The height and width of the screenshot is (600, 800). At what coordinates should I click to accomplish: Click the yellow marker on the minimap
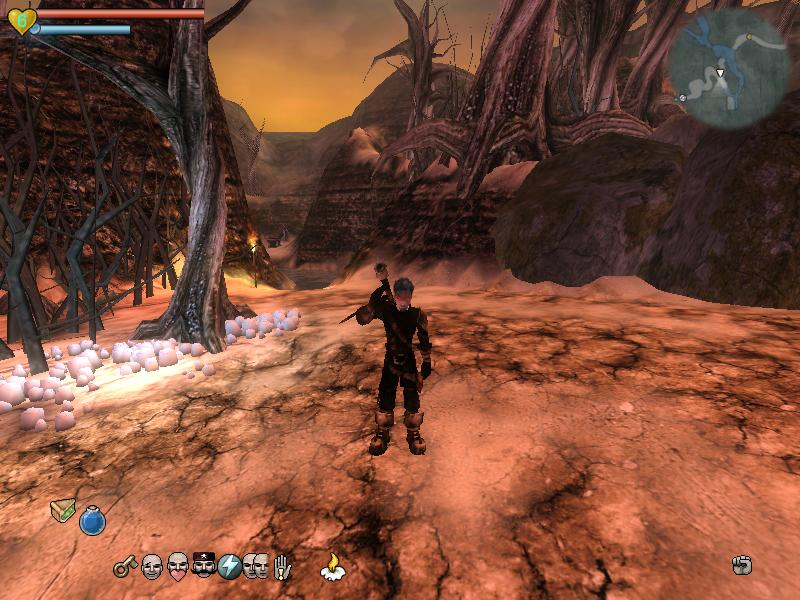[x=749, y=36]
